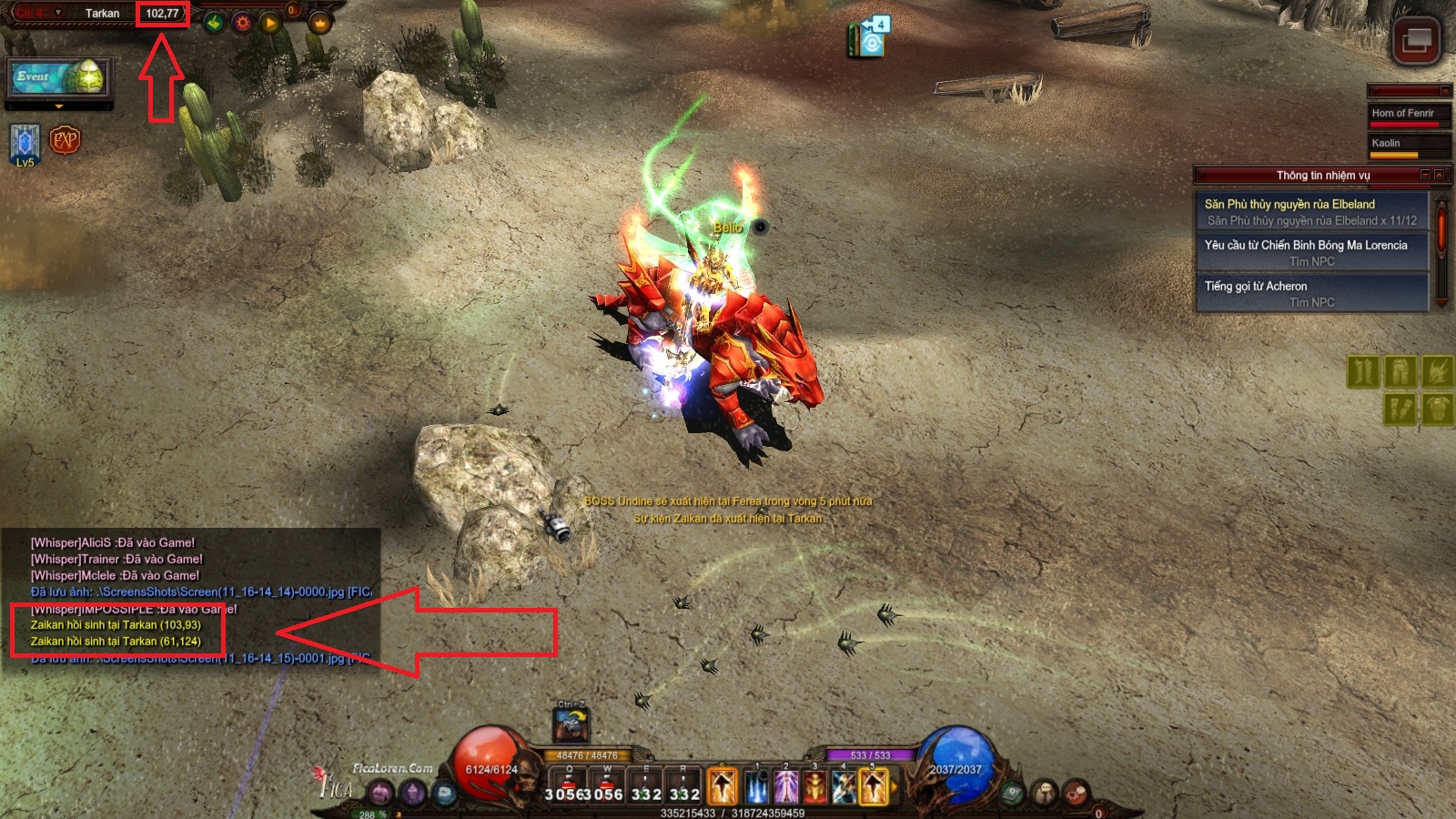Close the Thông tin nhiệm vụ quest panel
Viewport: 1456px width, 819px height.
1439,175
